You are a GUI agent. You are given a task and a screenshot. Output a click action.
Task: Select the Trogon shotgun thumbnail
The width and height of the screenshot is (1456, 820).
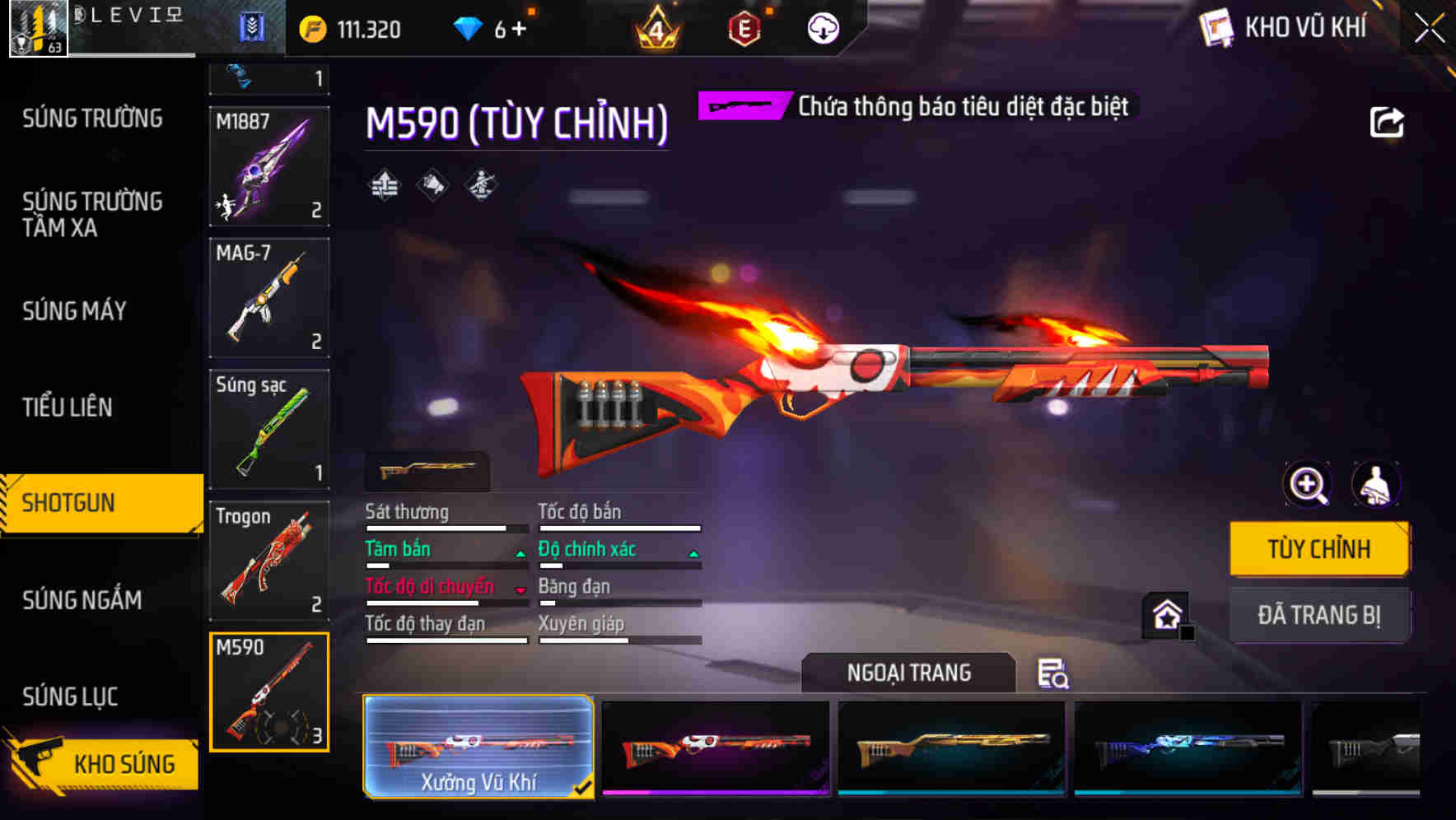[269, 561]
